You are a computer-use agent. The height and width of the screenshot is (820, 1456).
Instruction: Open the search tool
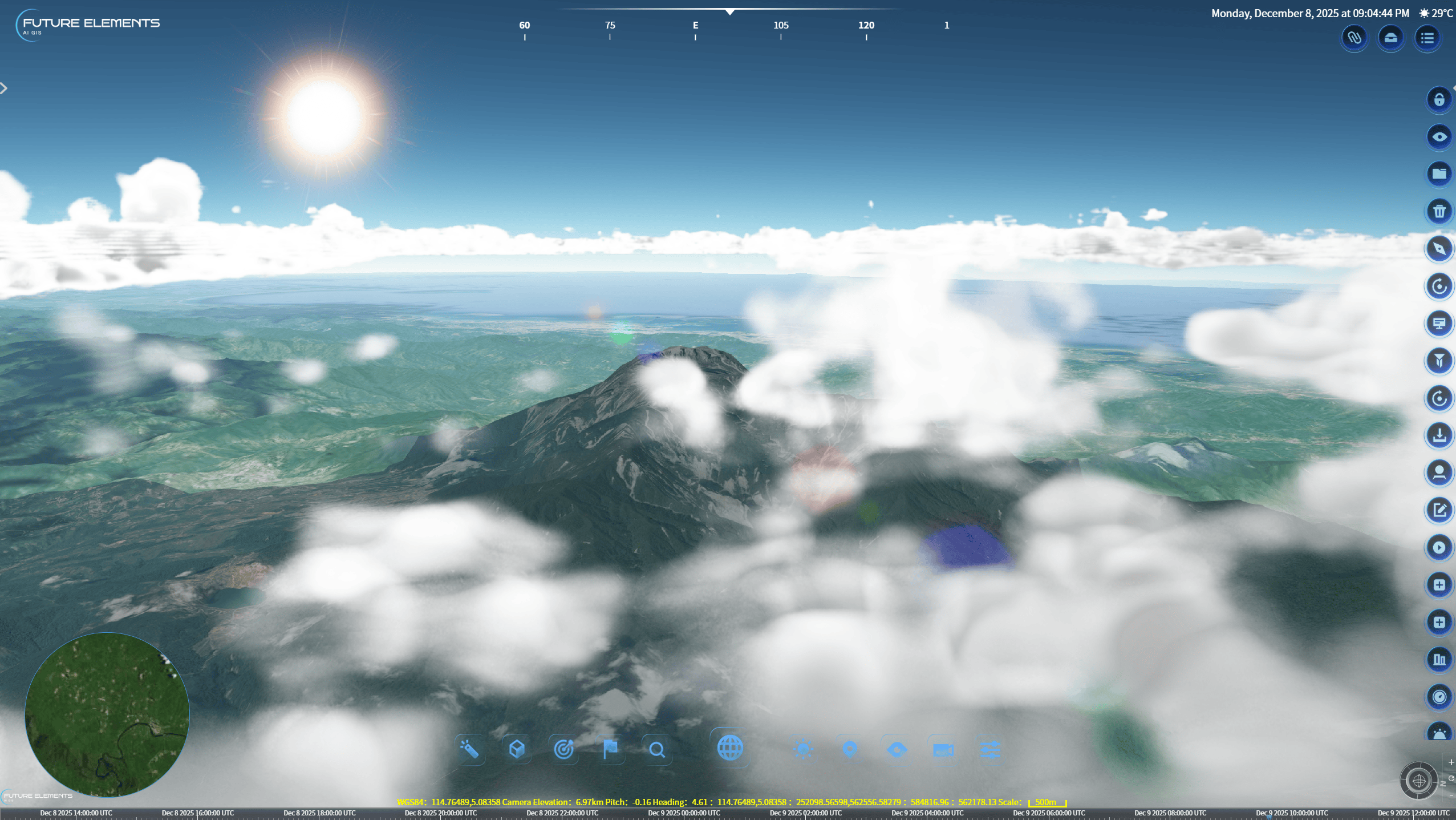tap(657, 748)
